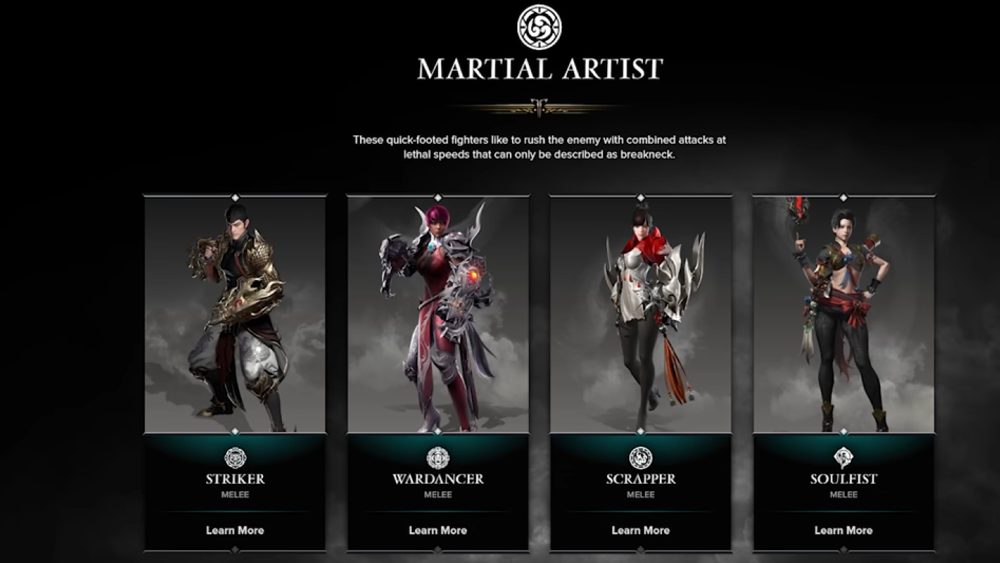Select the Soulfist character card portrait

click(x=843, y=315)
